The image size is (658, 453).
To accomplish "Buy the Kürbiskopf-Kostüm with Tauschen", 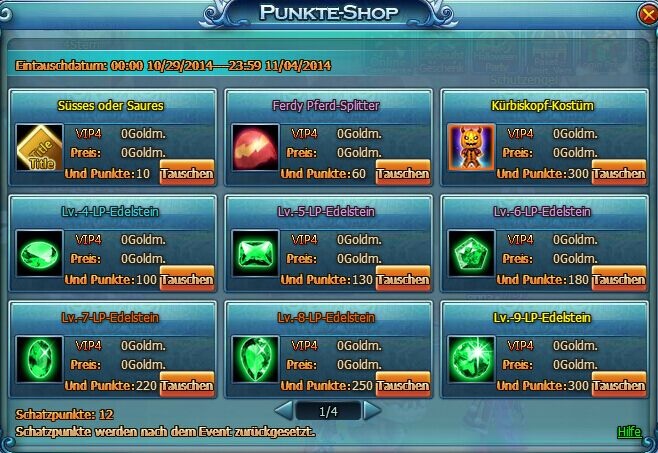I will [619, 173].
